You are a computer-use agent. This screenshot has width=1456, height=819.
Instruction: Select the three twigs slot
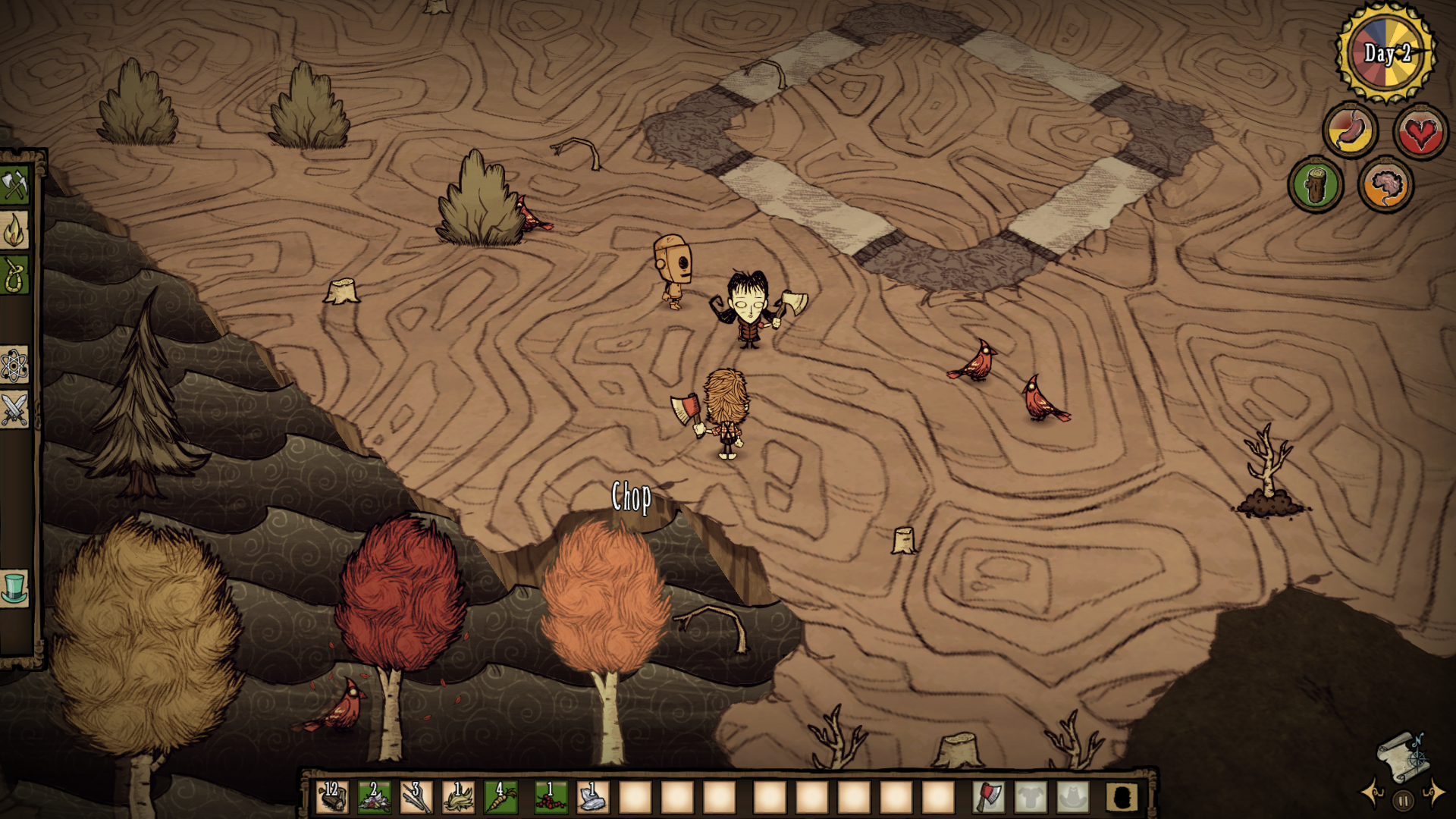click(x=416, y=797)
